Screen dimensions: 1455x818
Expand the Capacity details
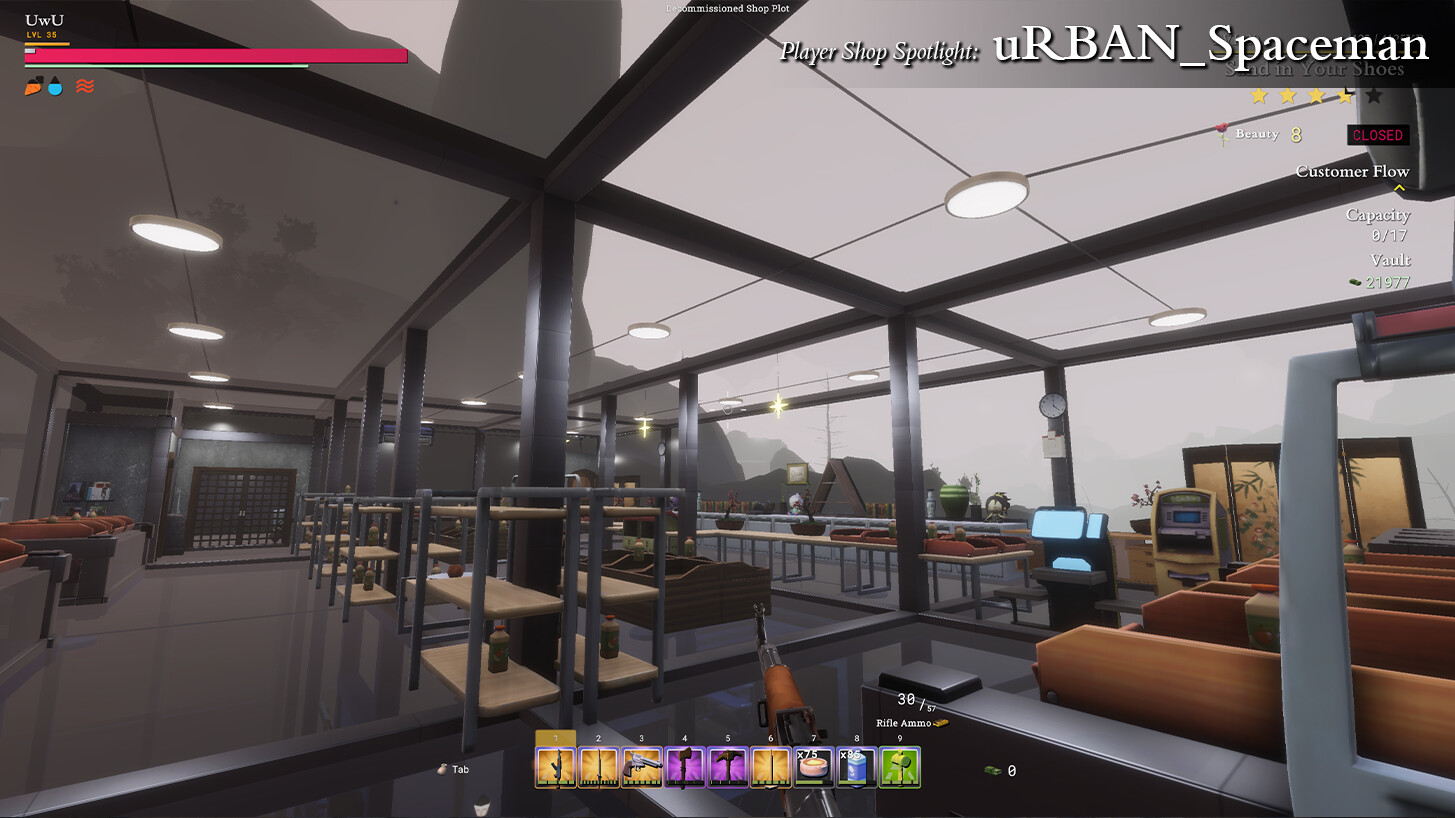coord(1378,214)
